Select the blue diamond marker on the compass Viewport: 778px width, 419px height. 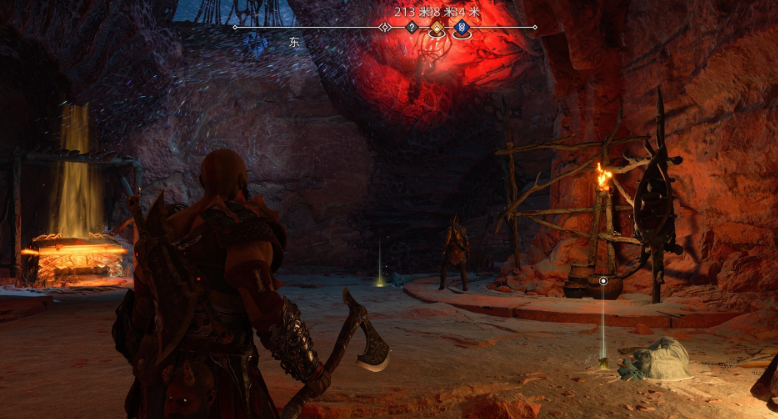click(461, 29)
